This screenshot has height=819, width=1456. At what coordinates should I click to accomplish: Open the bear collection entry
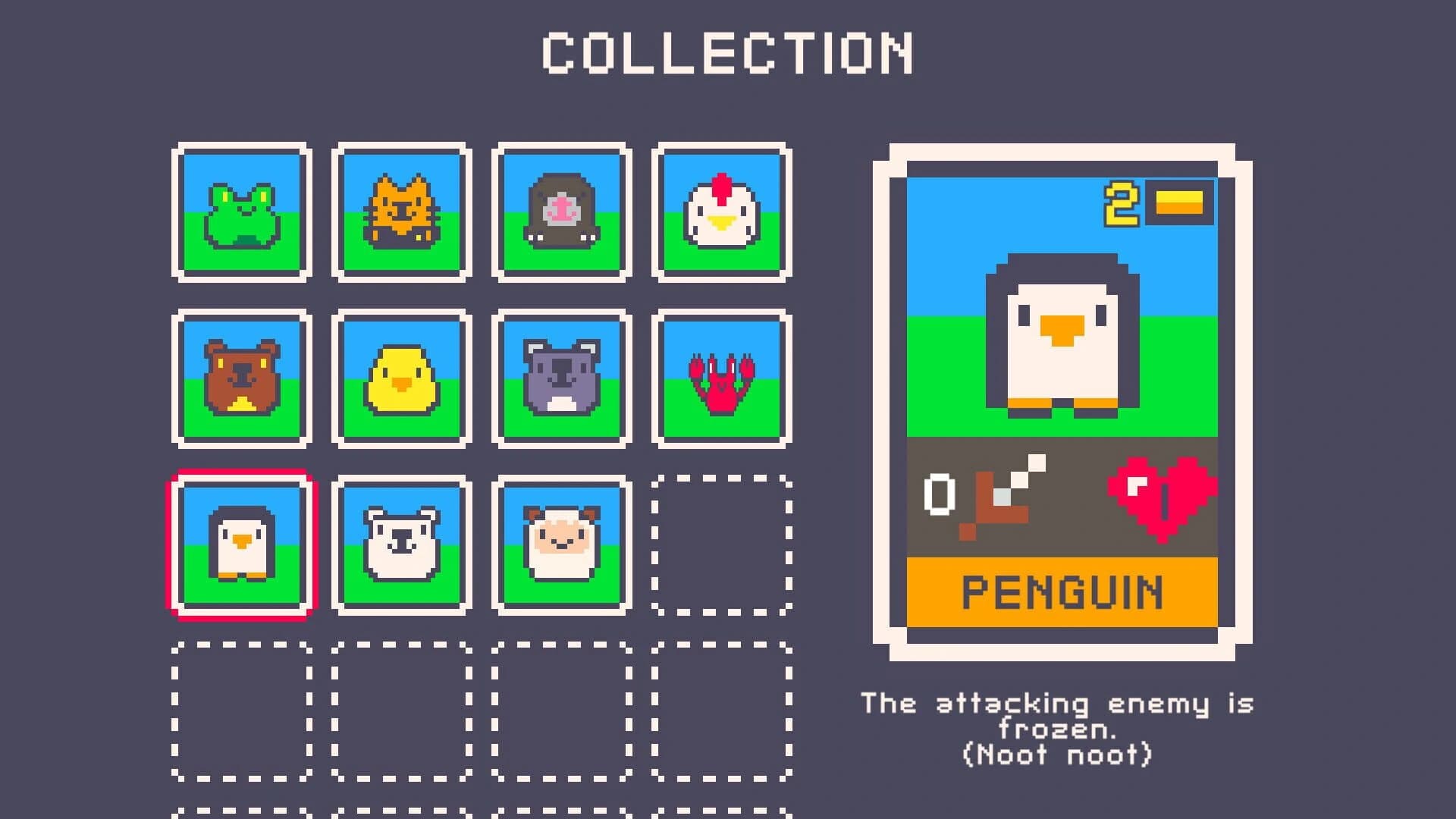[x=241, y=378]
